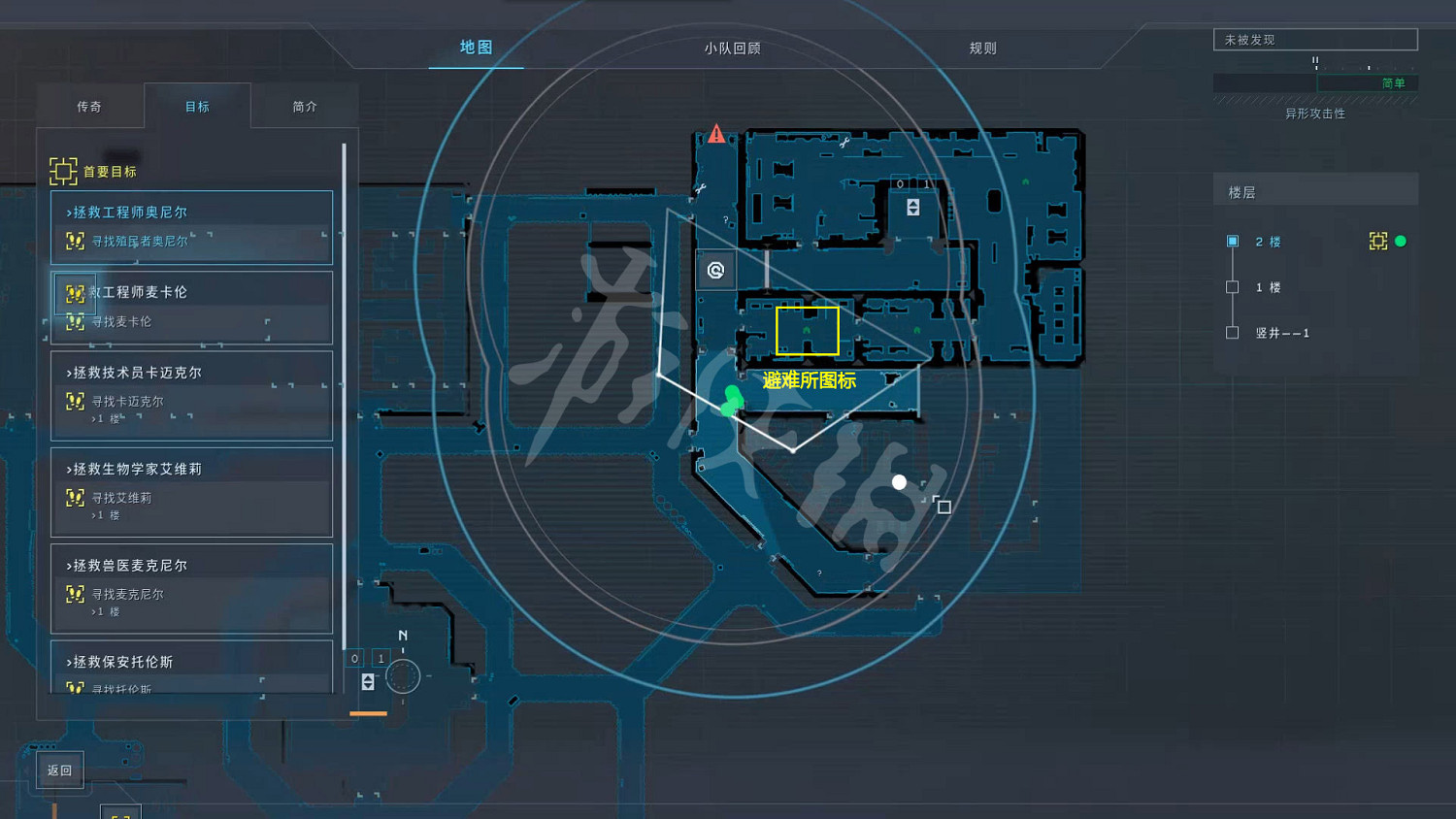Select the elevator icon on the building map
Image resolution: width=1456 pixels, height=819 pixels.
[x=912, y=205]
